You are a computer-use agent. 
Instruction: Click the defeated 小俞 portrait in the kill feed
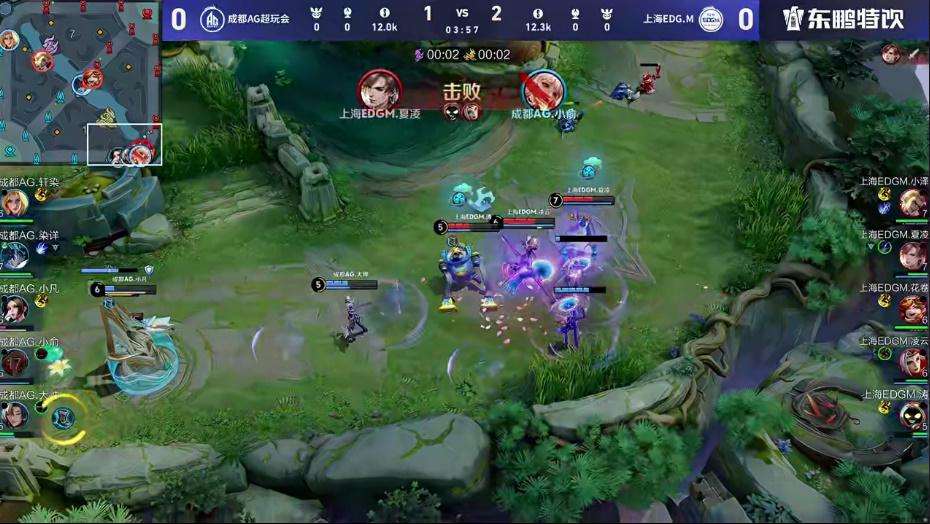(541, 90)
